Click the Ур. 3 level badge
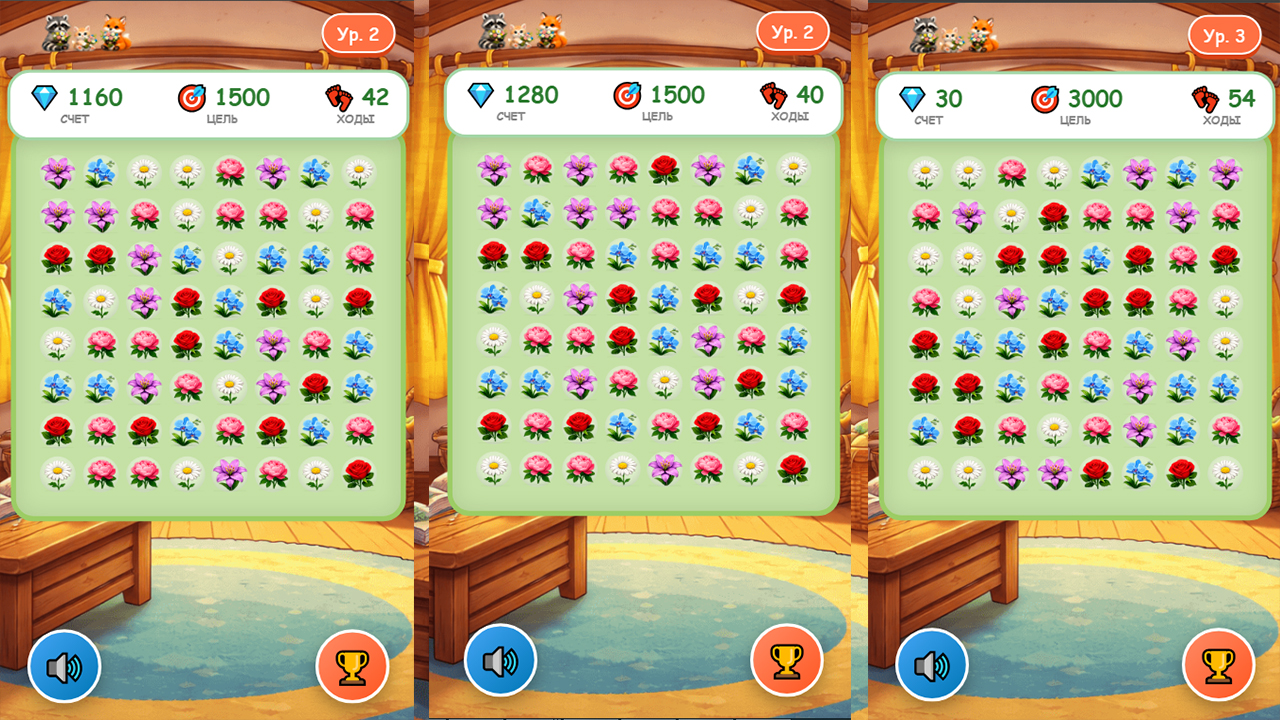1280x720 pixels. pos(1223,33)
